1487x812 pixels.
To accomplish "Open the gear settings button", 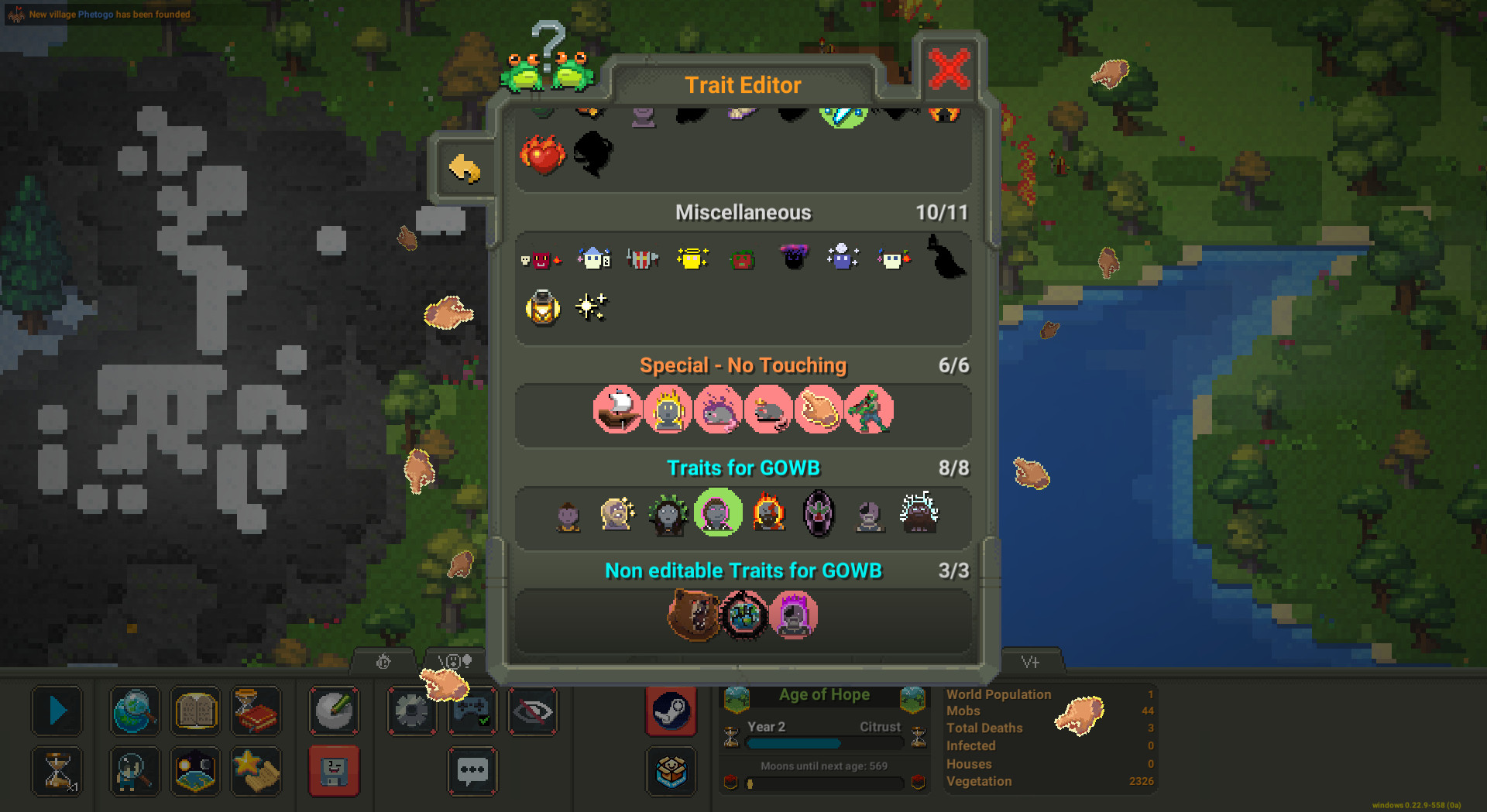I will click(x=411, y=711).
